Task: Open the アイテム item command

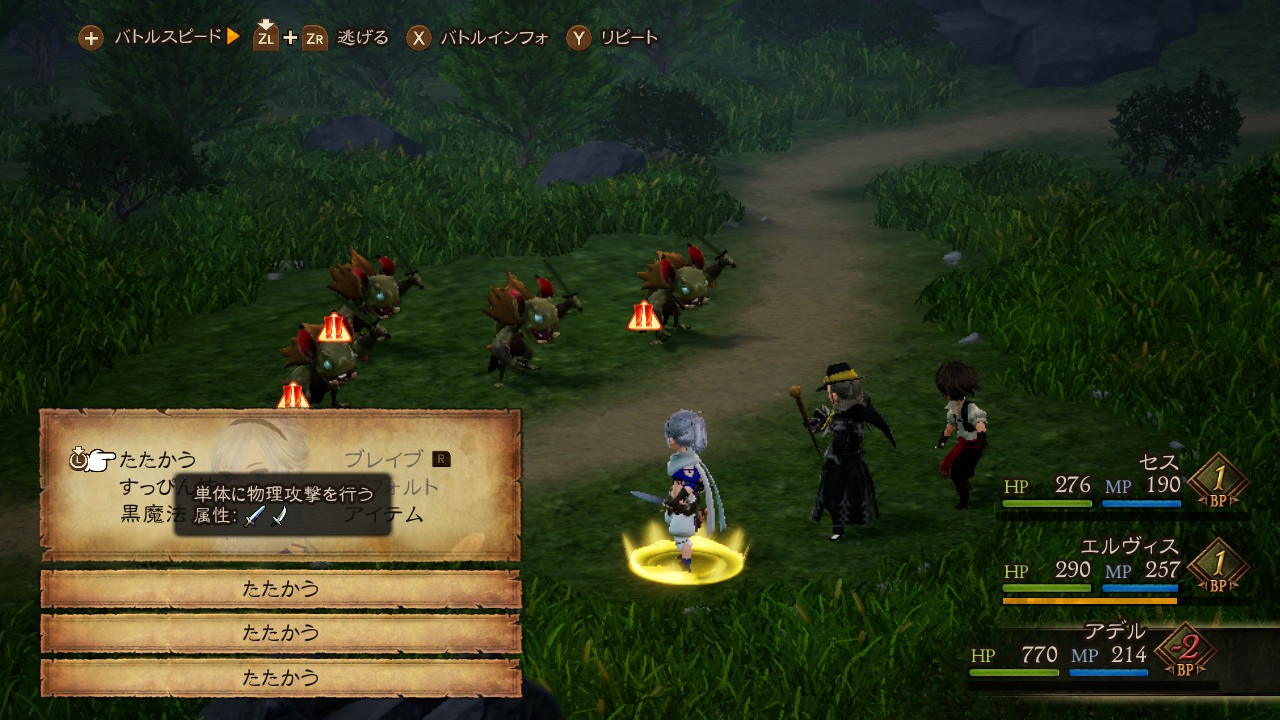Action: tap(384, 515)
